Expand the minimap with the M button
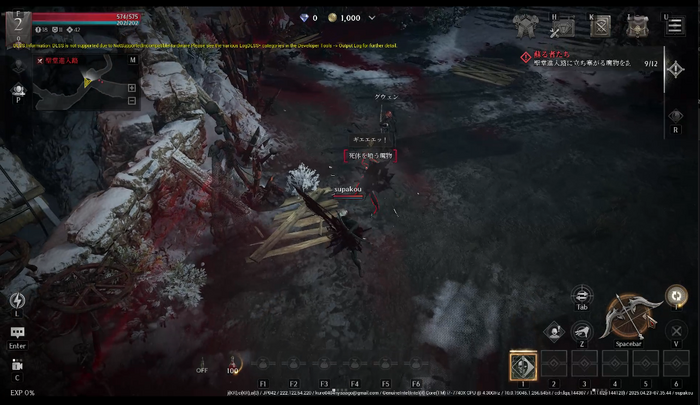Image resolution: width=700 pixels, height=405 pixels. click(x=132, y=60)
